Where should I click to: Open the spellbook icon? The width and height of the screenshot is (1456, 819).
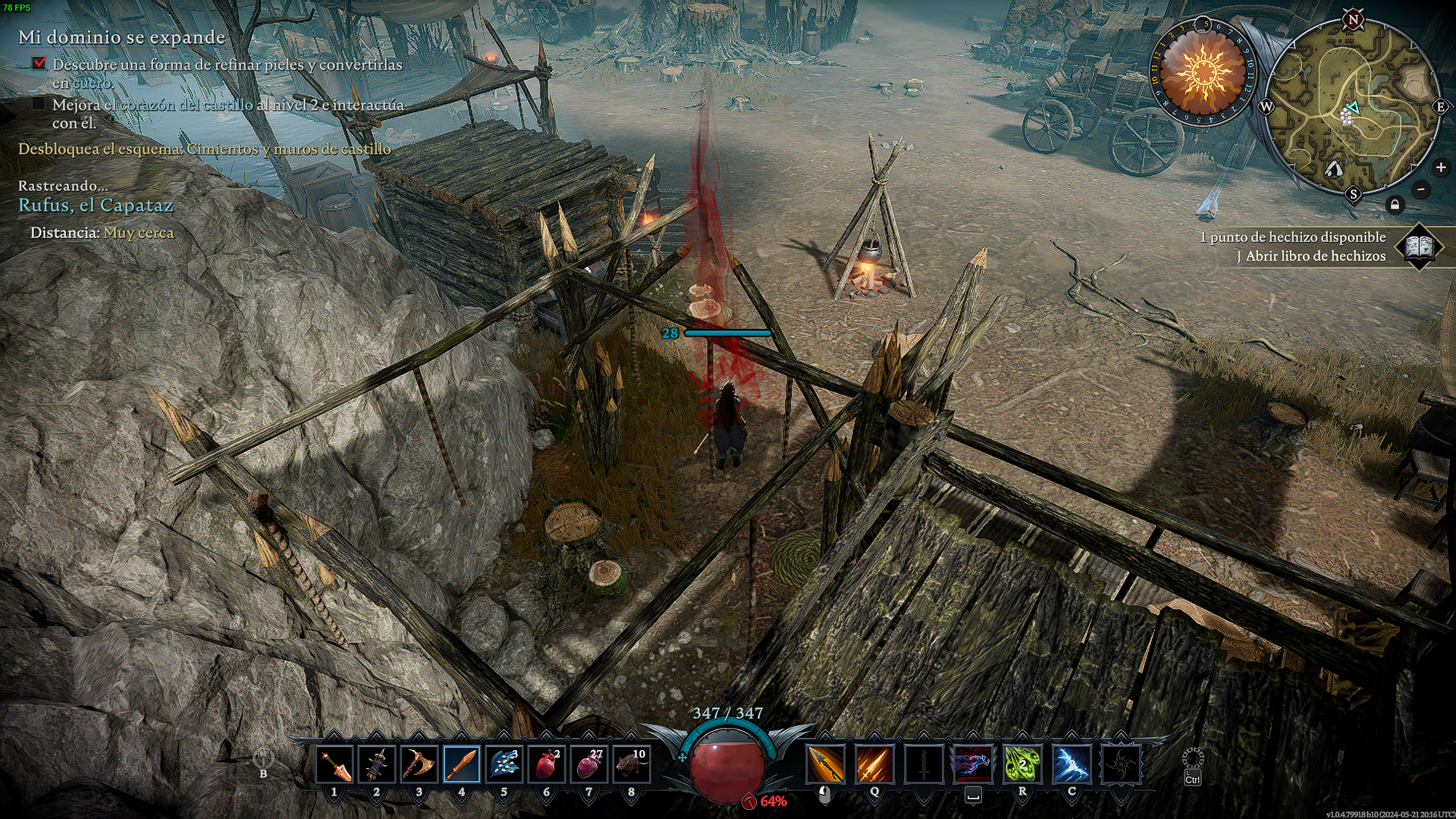(1419, 246)
